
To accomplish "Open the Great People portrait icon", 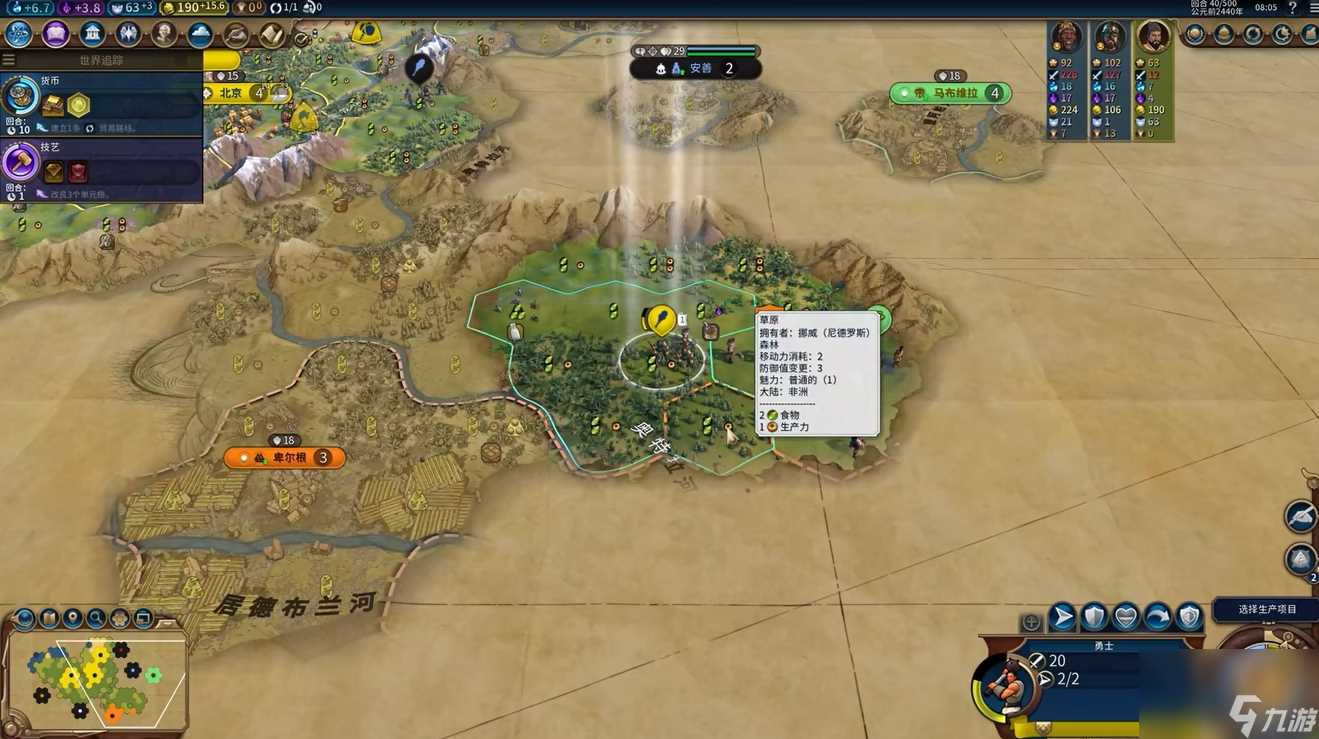I will click(x=164, y=34).
